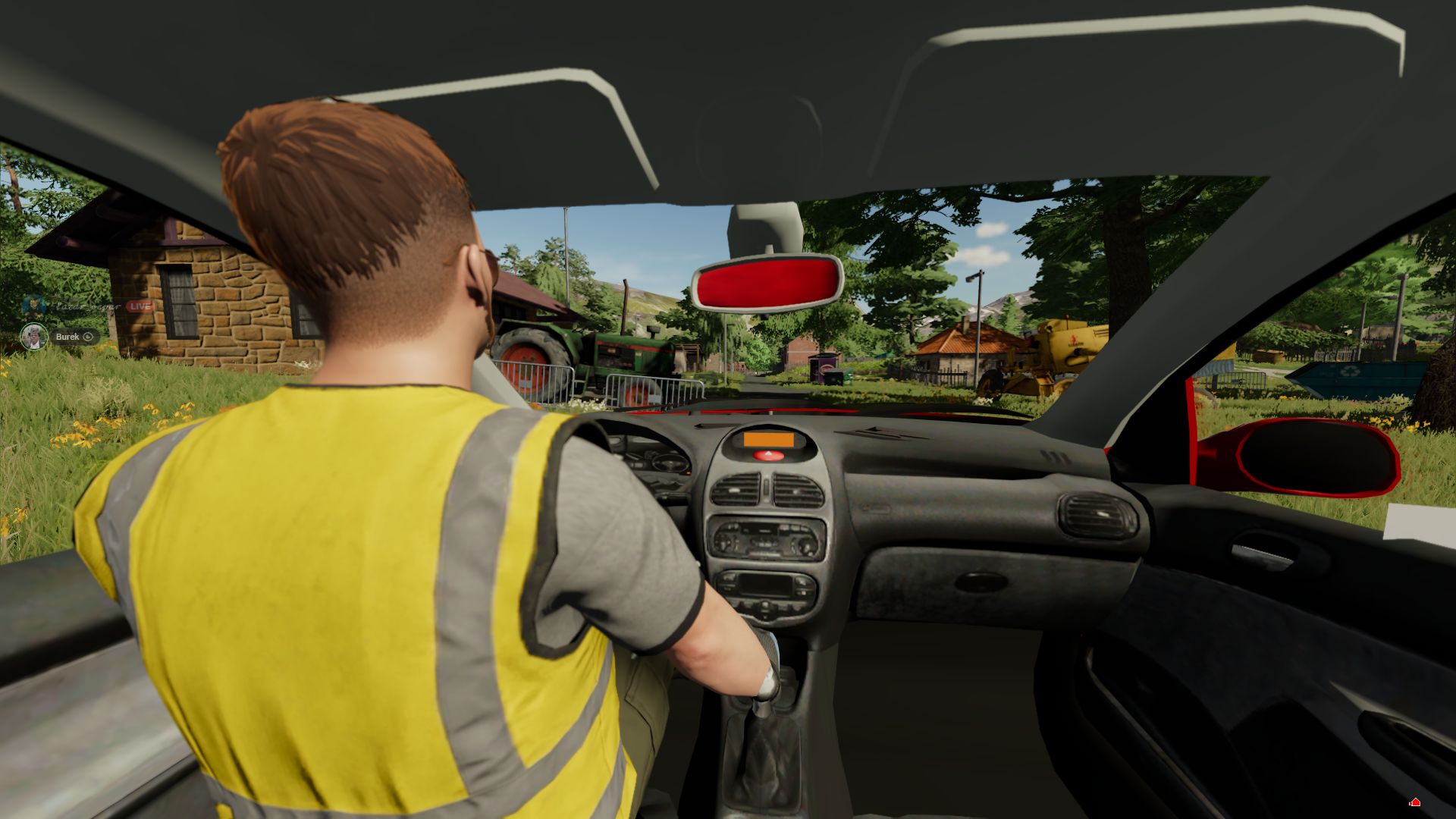Click the small red house icon
This screenshot has width=1456, height=819.
1414,802
